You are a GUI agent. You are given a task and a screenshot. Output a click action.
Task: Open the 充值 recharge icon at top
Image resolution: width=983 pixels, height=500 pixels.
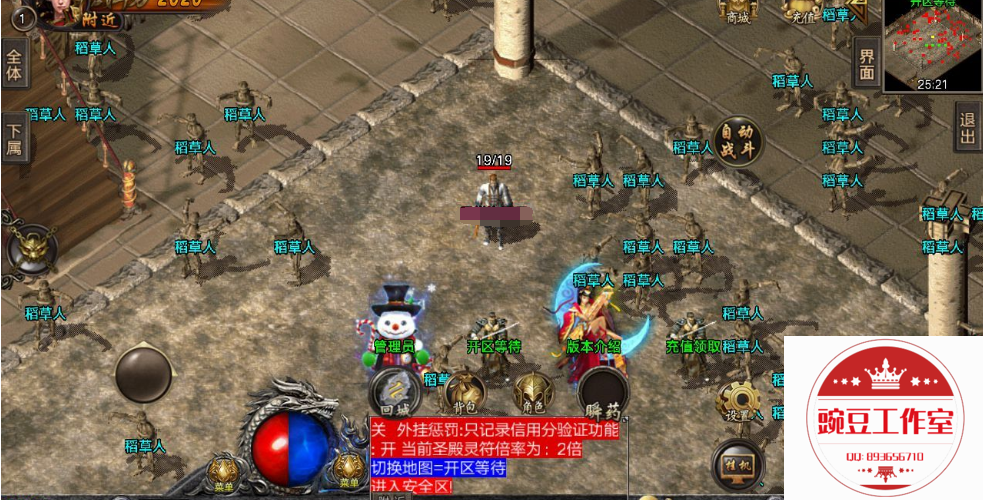point(802,11)
